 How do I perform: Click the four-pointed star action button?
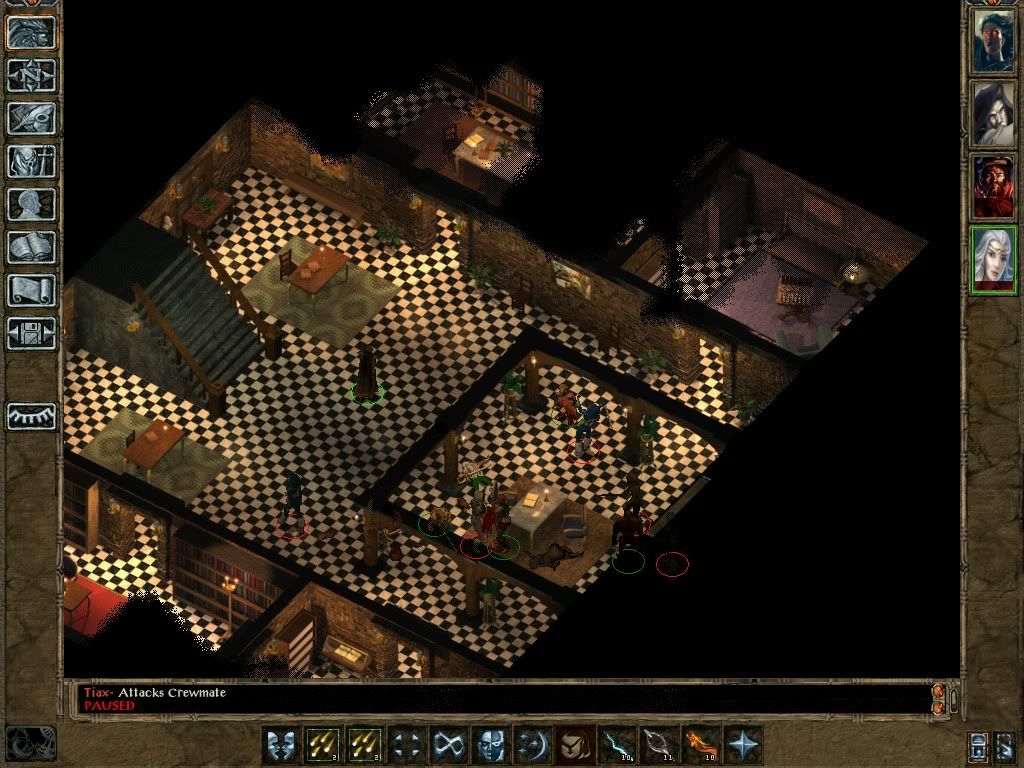pos(743,746)
